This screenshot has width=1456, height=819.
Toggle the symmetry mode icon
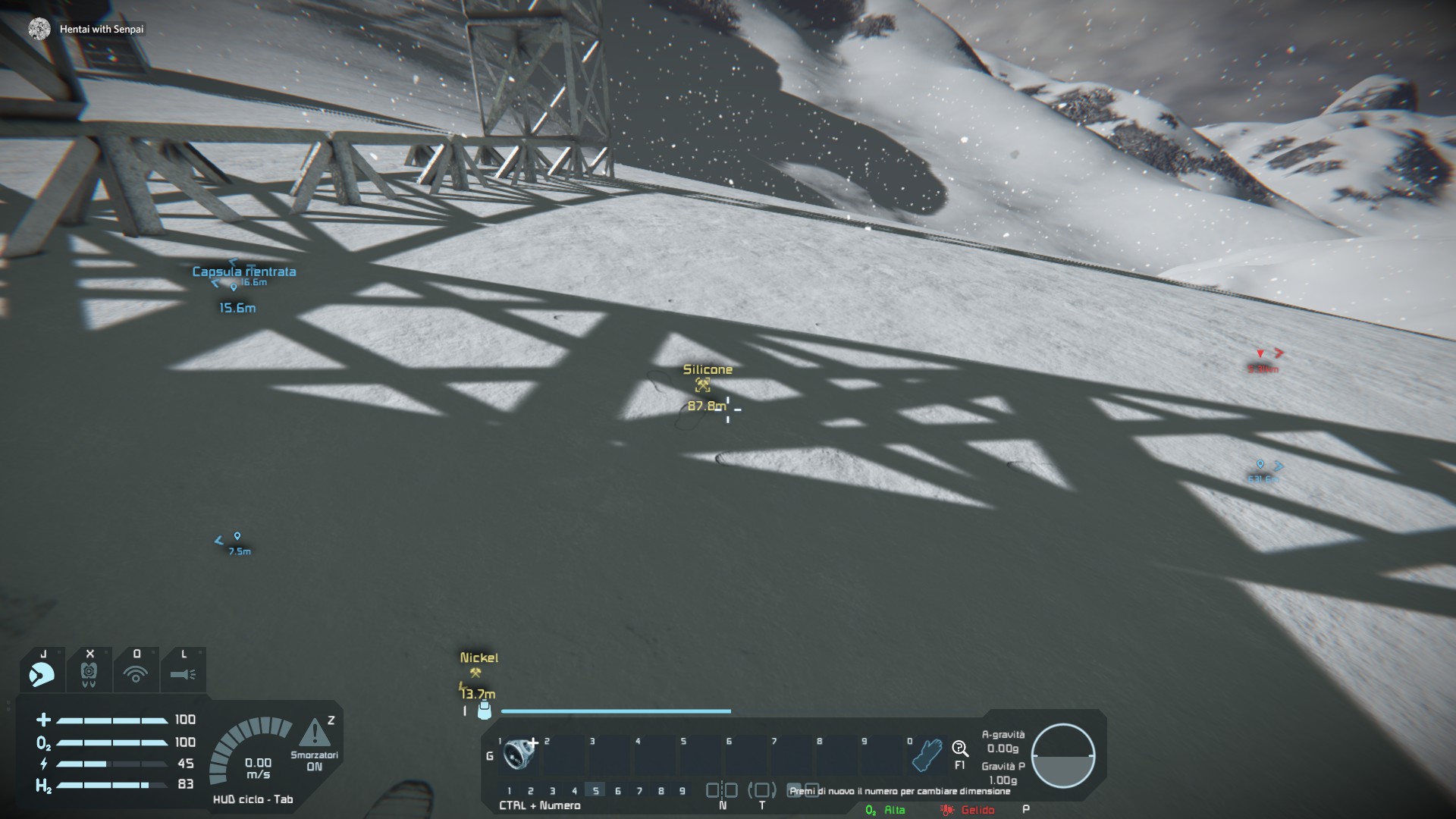tap(722, 791)
